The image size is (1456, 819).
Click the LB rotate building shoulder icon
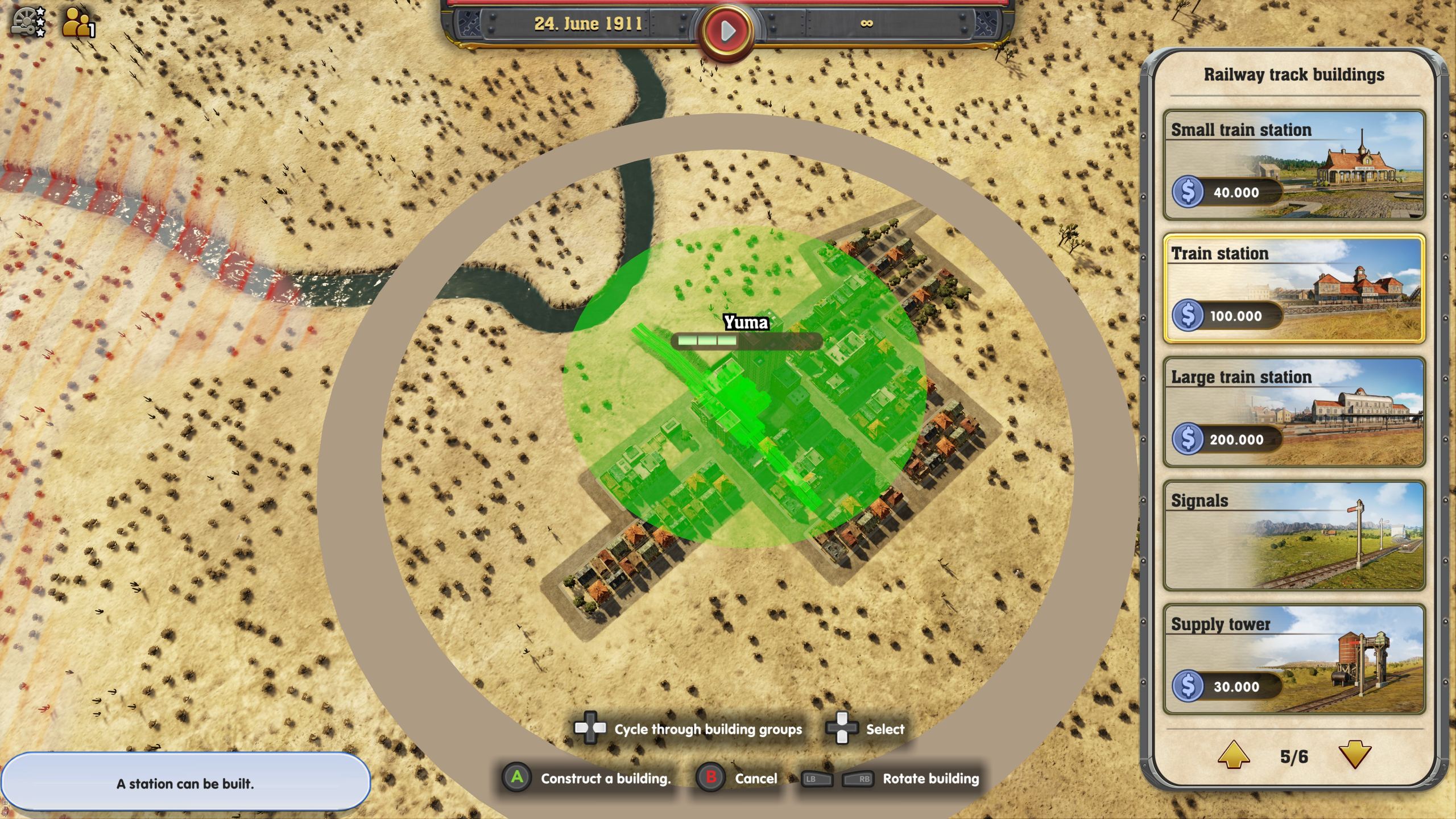(x=819, y=779)
